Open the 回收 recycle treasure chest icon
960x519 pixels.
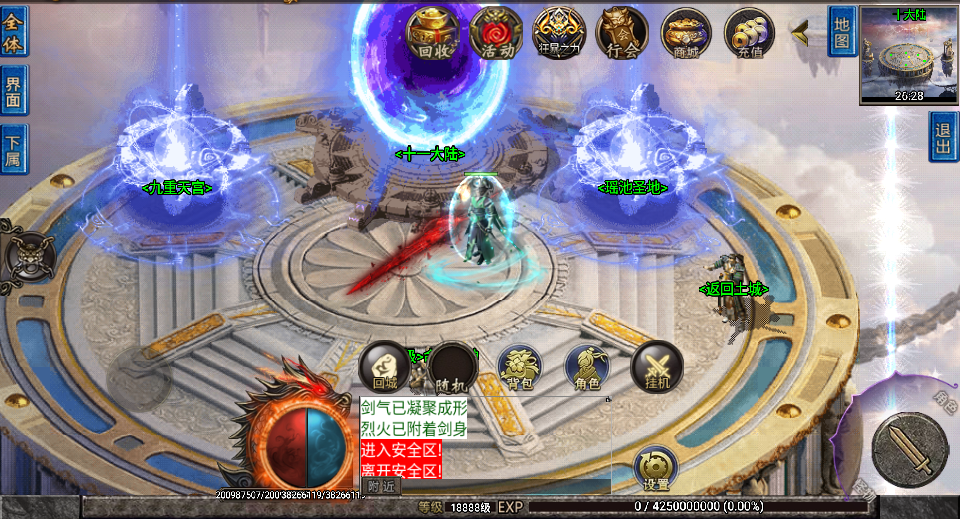click(x=432, y=33)
